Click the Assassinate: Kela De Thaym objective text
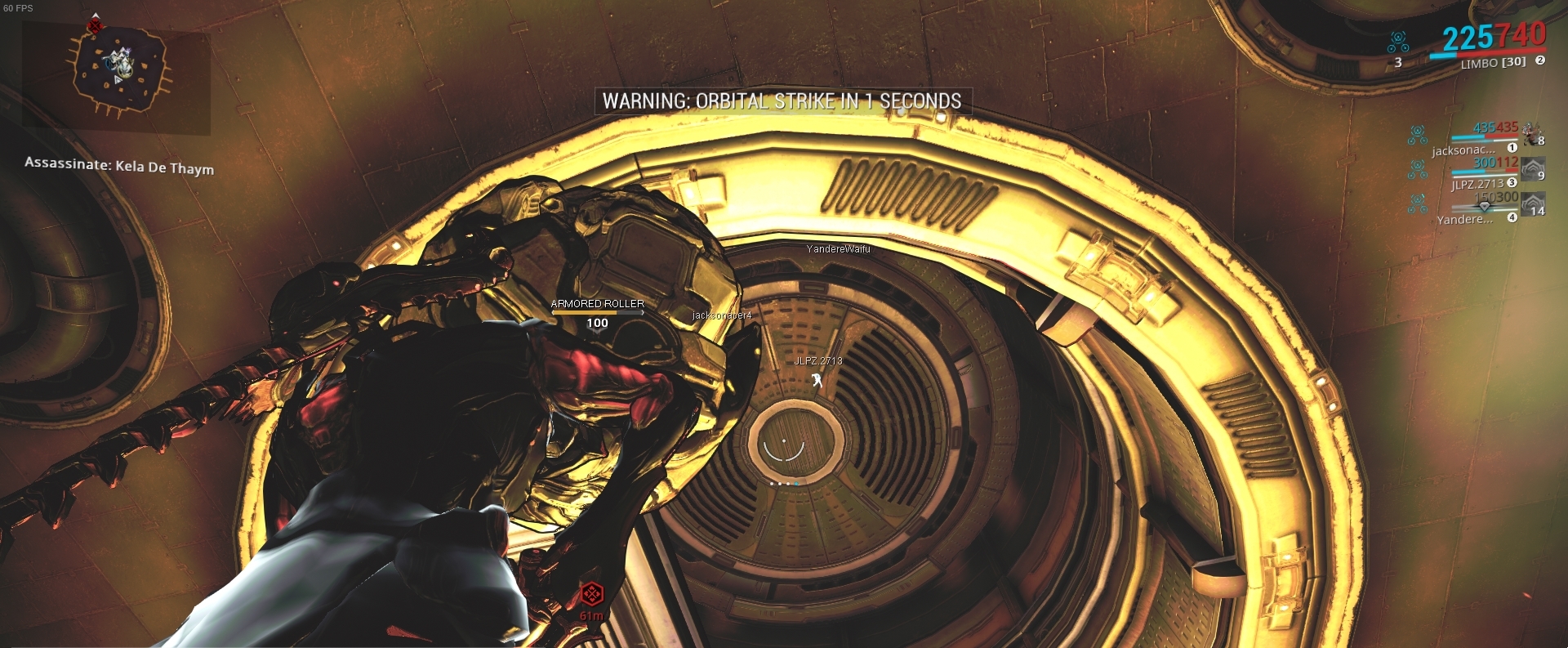This screenshot has height=648, width=1568. [x=119, y=168]
